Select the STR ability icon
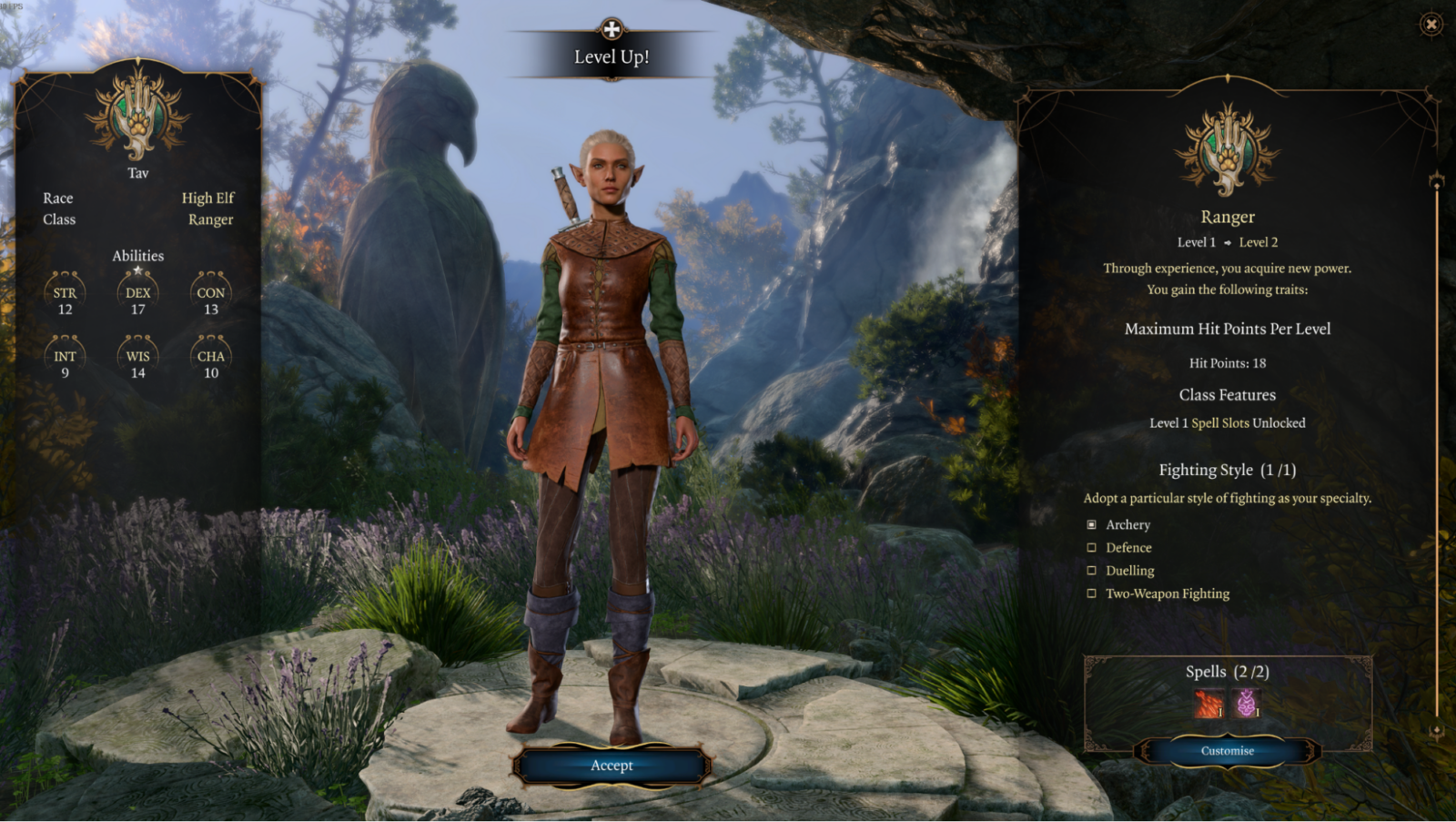 coord(64,291)
